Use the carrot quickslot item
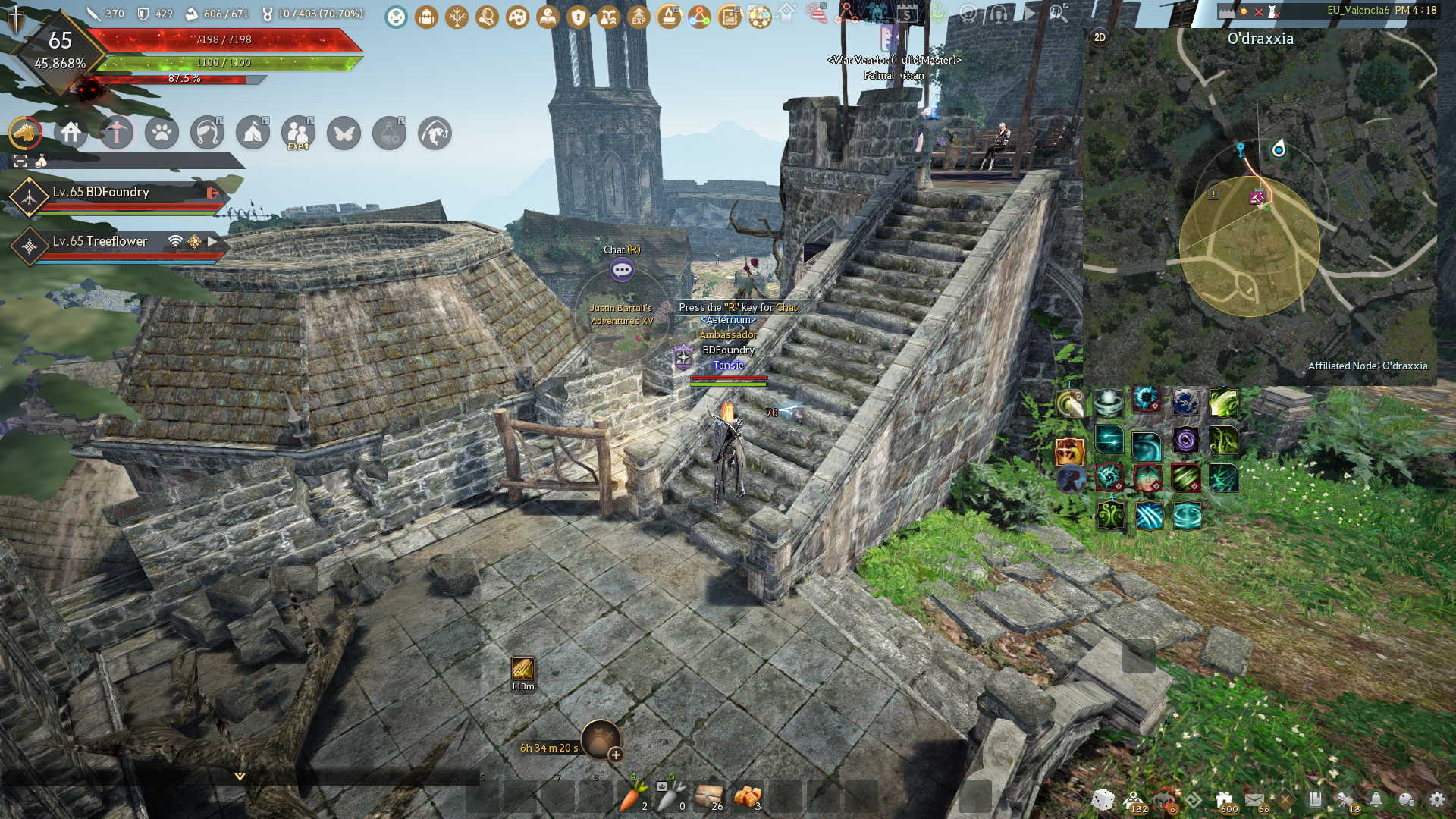This screenshot has width=1456, height=819. tap(632, 797)
